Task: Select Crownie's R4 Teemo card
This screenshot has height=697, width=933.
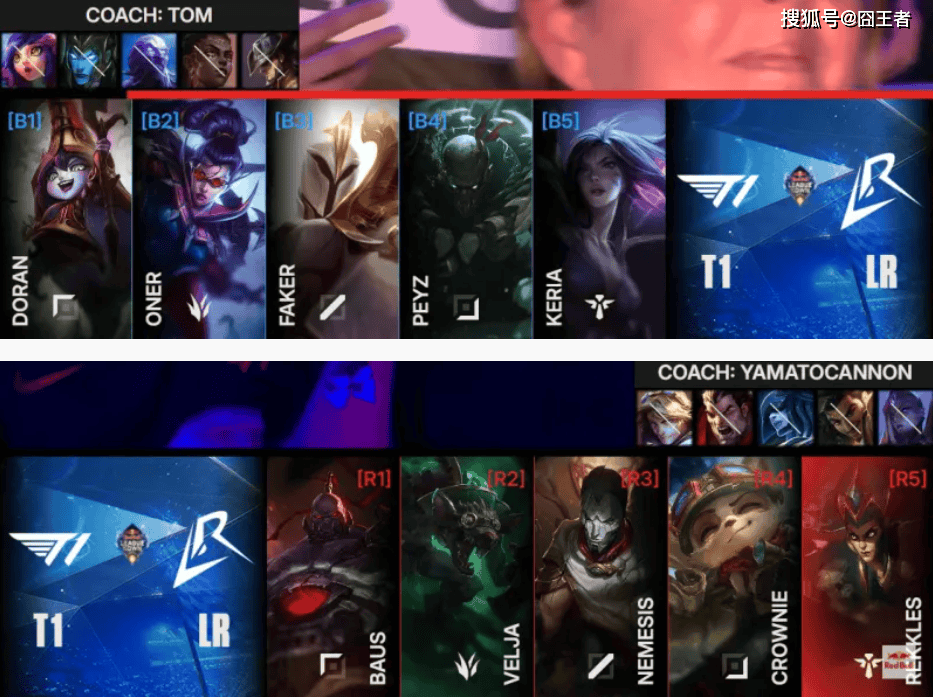Action: (x=733, y=577)
